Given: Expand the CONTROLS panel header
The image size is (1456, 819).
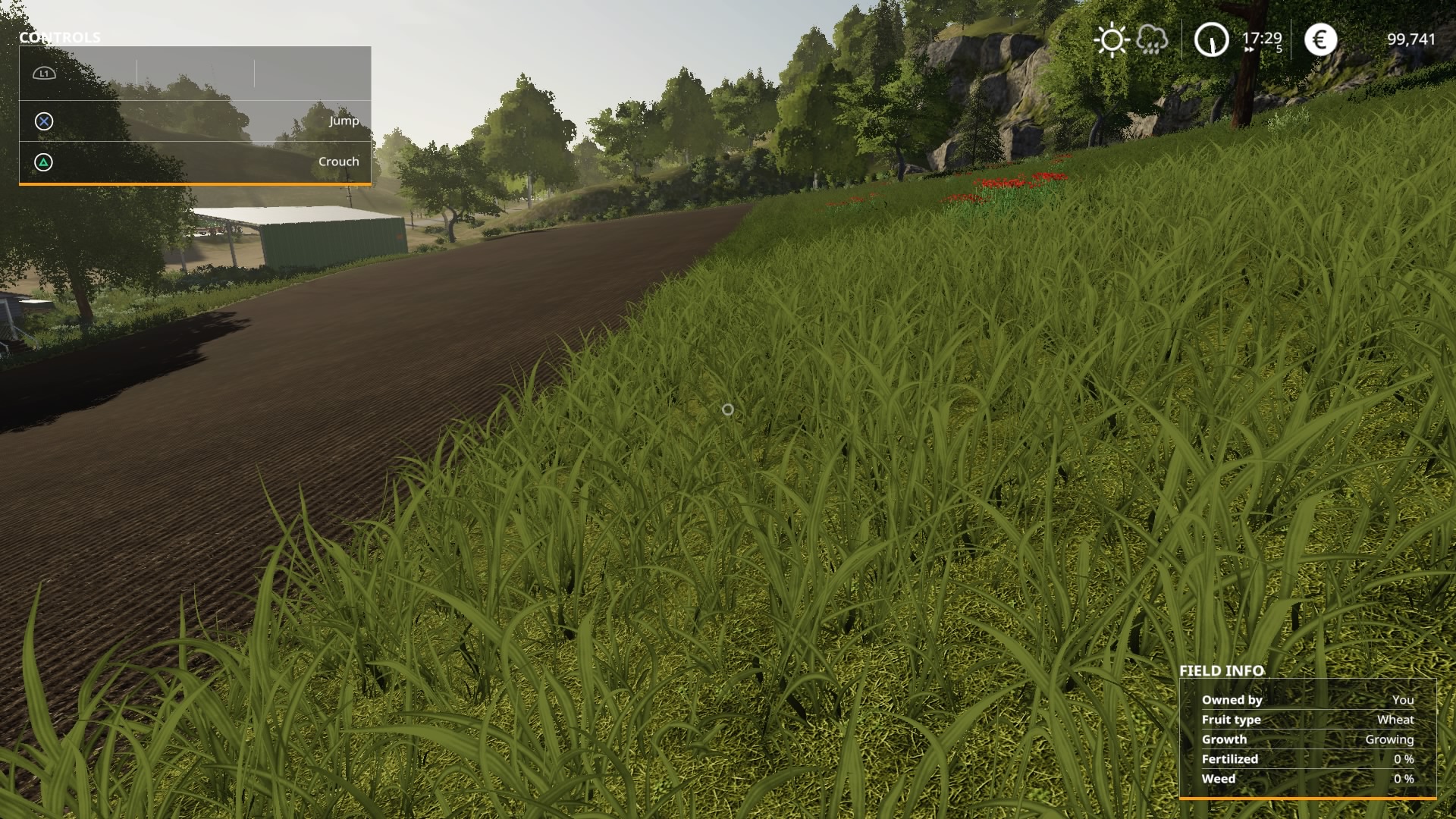Looking at the screenshot, I should point(61,36).
